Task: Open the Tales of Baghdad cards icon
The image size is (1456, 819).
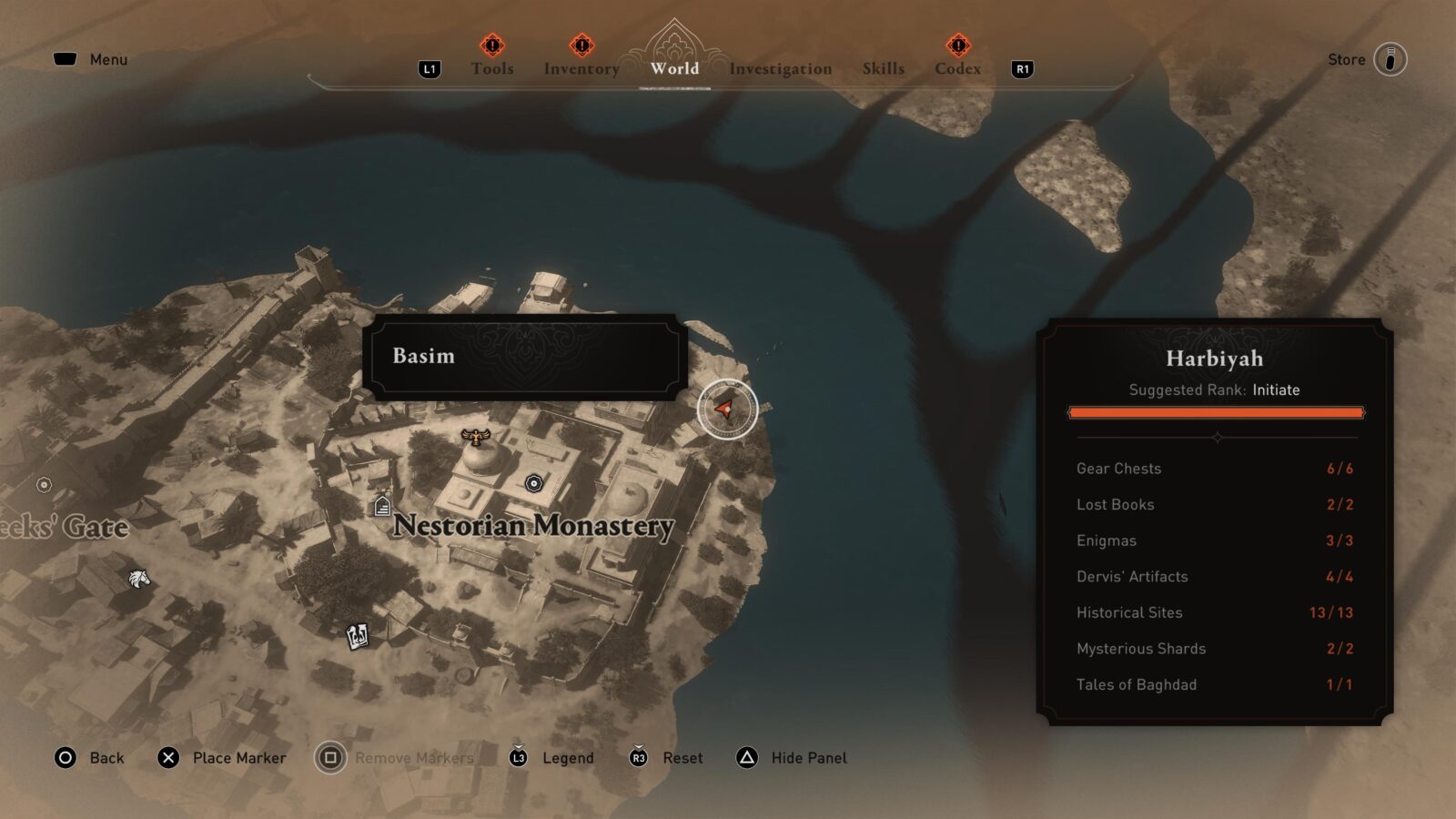Action: tap(356, 635)
